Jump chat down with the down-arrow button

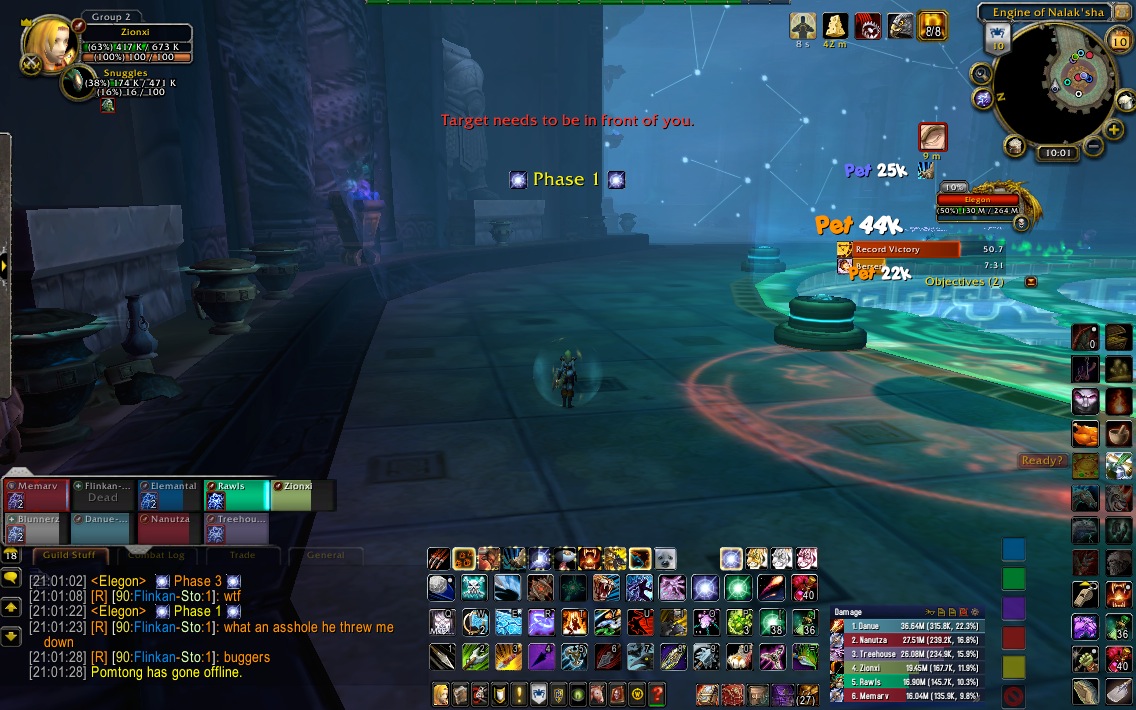tap(11, 635)
